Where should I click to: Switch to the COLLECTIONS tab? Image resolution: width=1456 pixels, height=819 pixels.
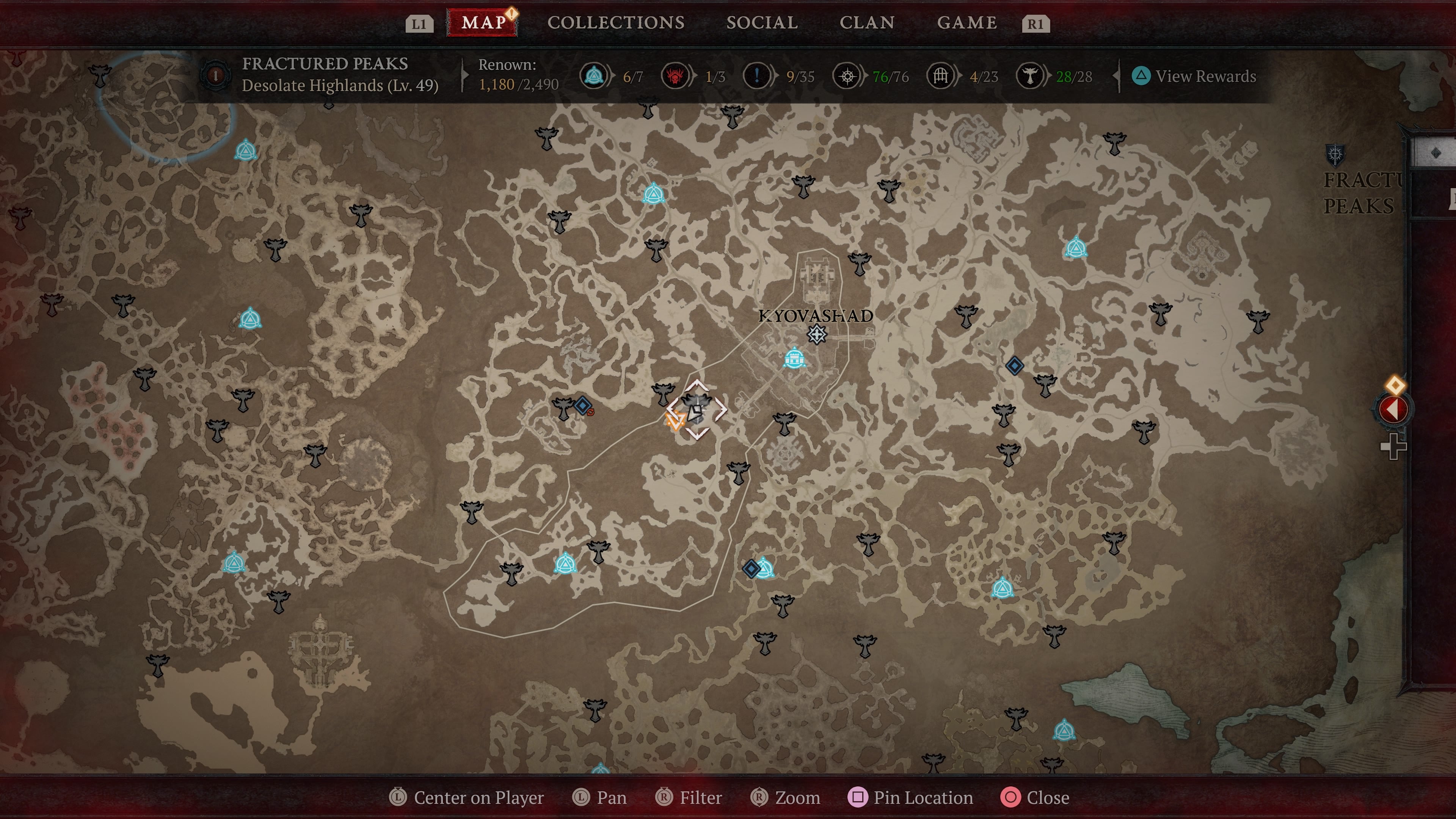pyautogui.click(x=615, y=23)
